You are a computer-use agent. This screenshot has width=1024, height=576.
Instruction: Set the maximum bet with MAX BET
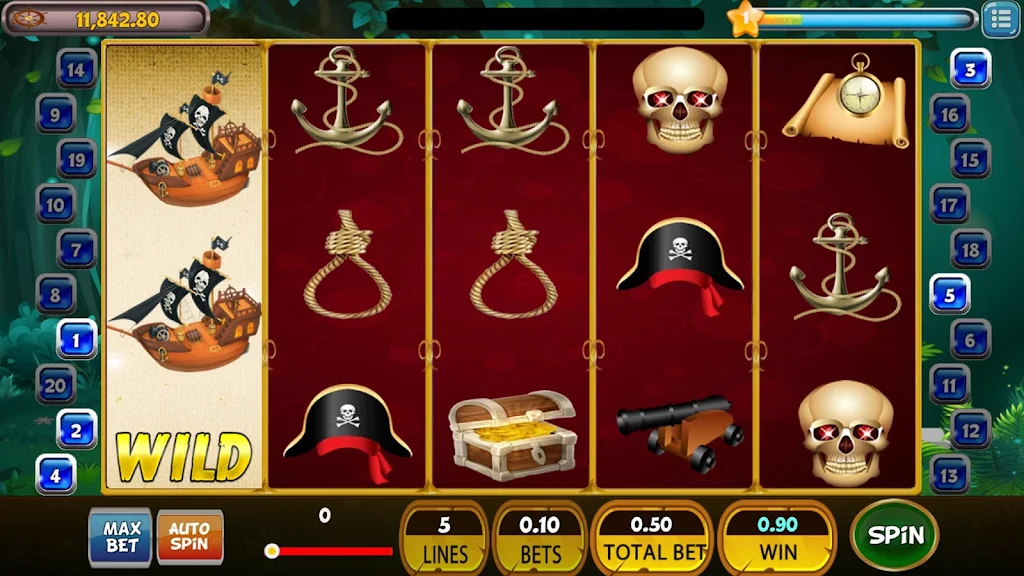pos(121,537)
